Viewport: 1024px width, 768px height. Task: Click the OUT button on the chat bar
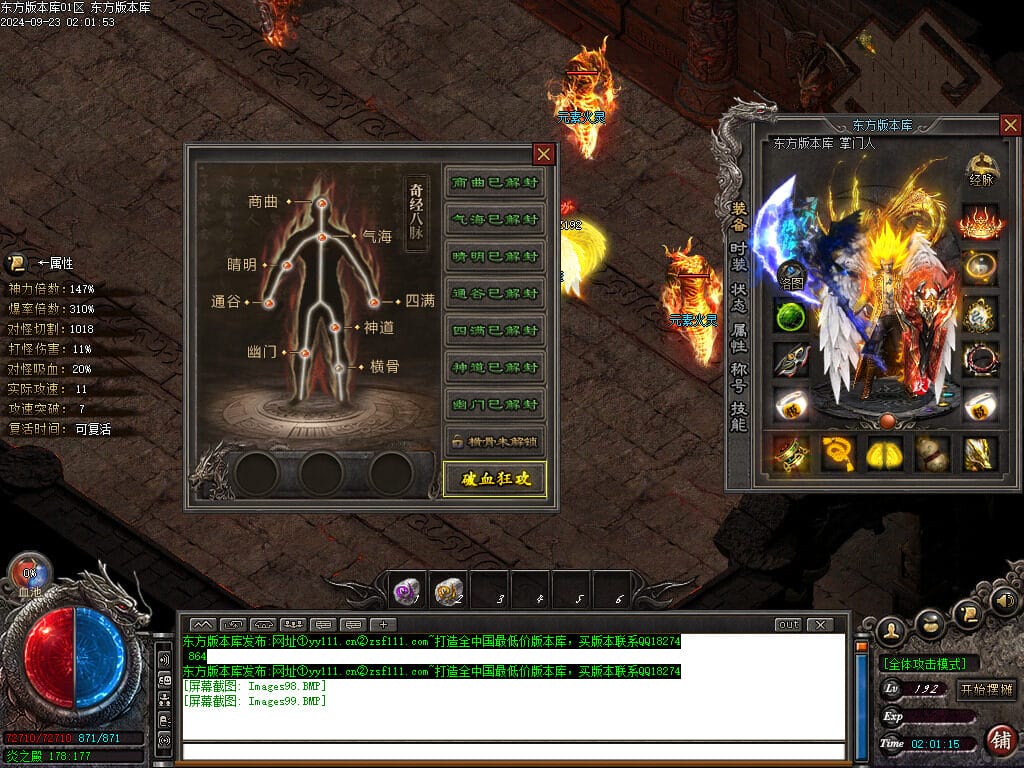pyautogui.click(x=788, y=625)
